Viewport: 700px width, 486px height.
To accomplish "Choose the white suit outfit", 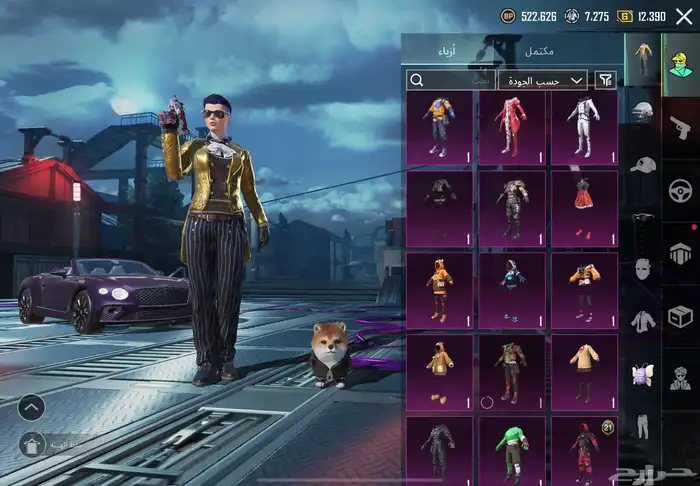I will click(x=584, y=127).
